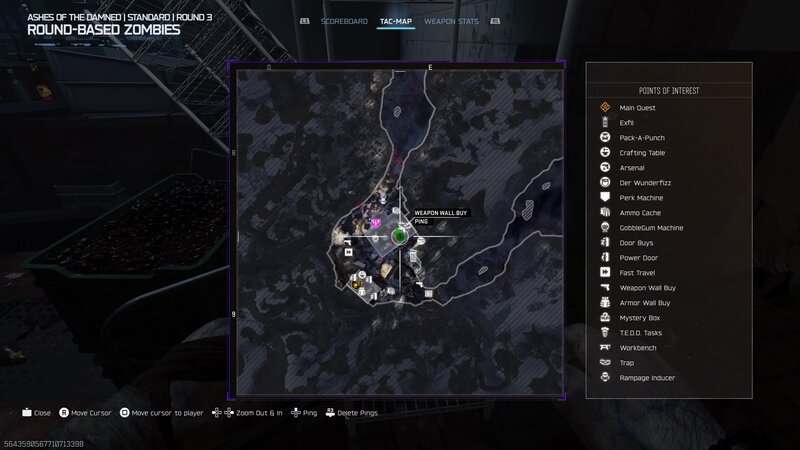Select the Exfil legend entry
The image size is (800, 450).
click(627, 122)
